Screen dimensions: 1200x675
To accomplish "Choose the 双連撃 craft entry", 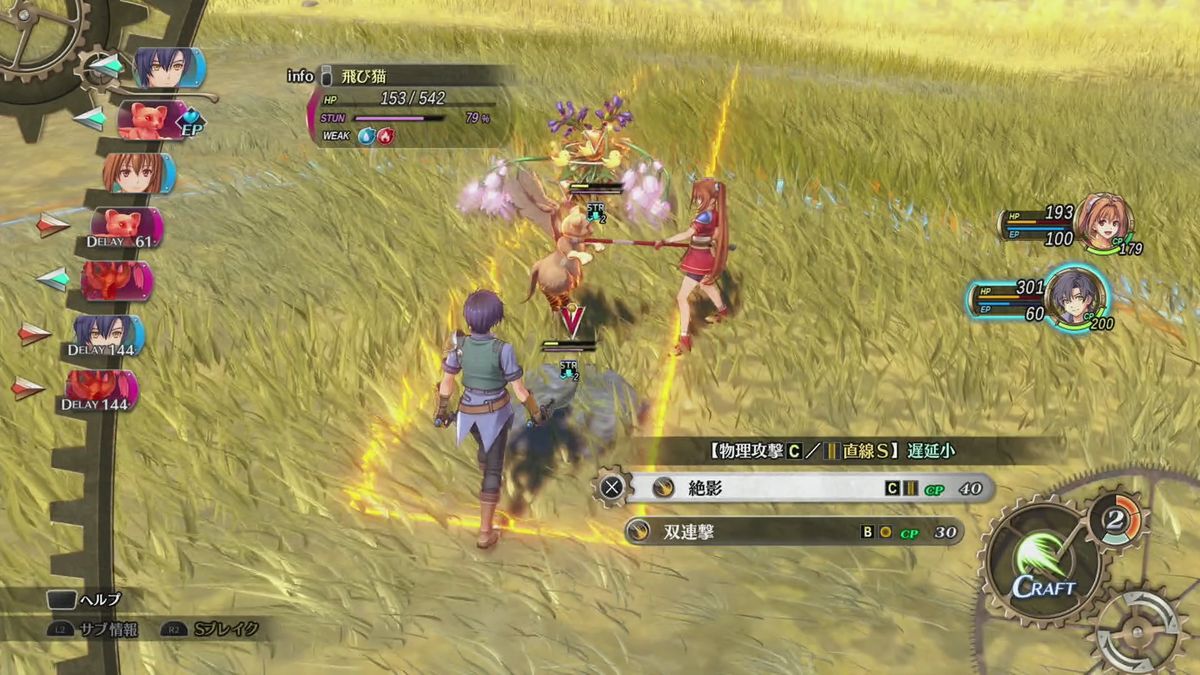I will tap(795, 532).
